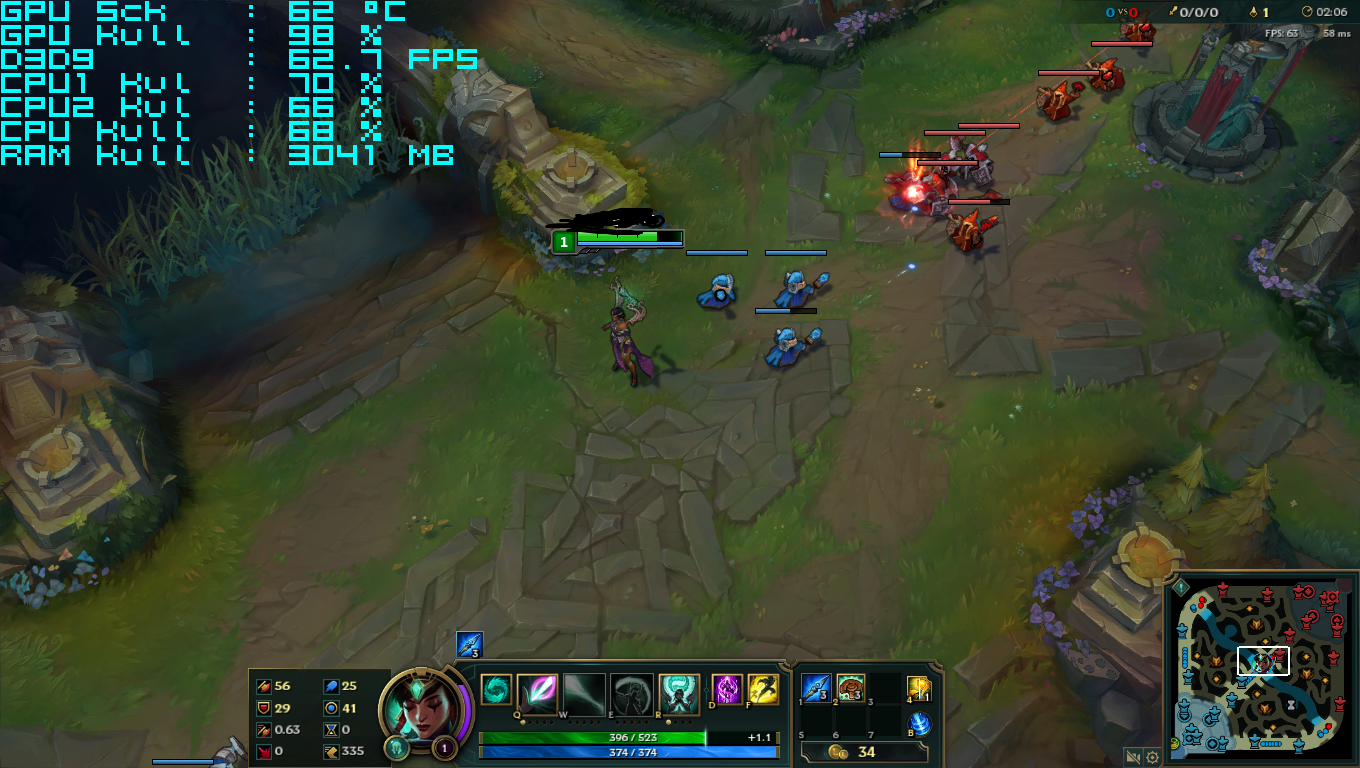Activate the Mantra R ultimate icon

[679, 690]
